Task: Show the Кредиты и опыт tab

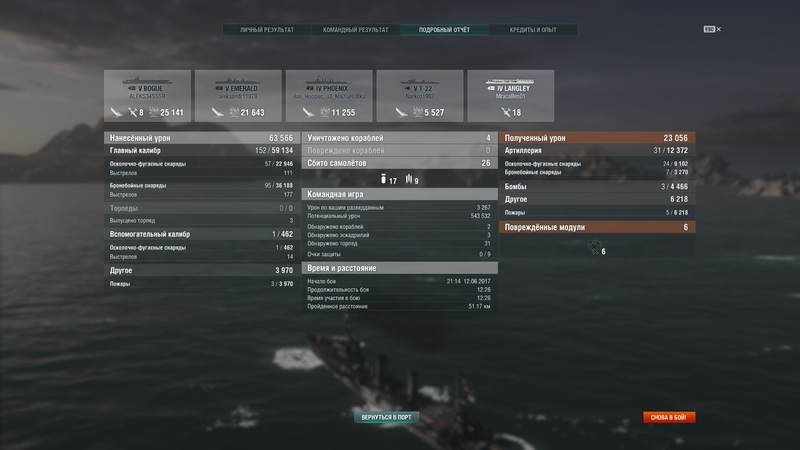Action: [532, 30]
